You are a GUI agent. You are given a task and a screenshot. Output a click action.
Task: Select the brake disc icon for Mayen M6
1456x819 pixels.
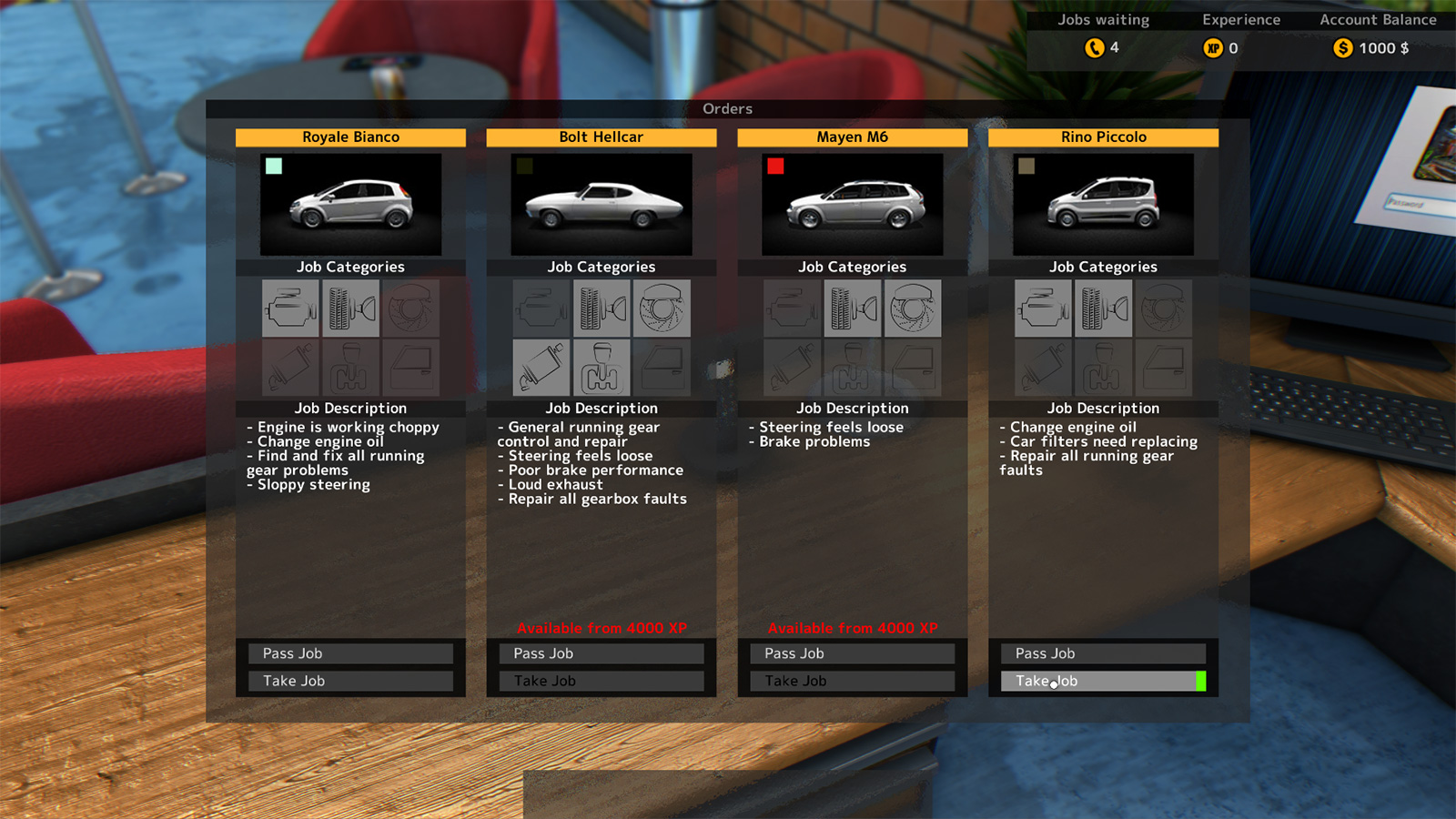tap(914, 308)
